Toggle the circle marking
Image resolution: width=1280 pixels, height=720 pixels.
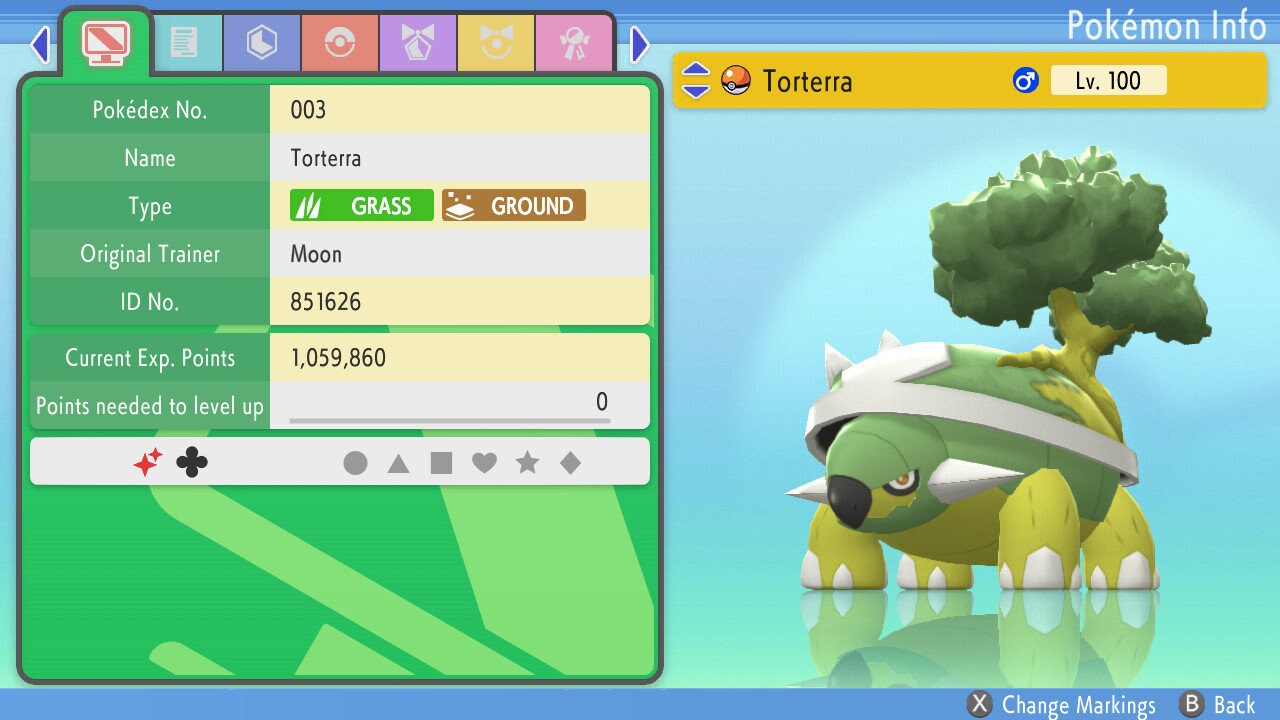pyautogui.click(x=355, y=463)
